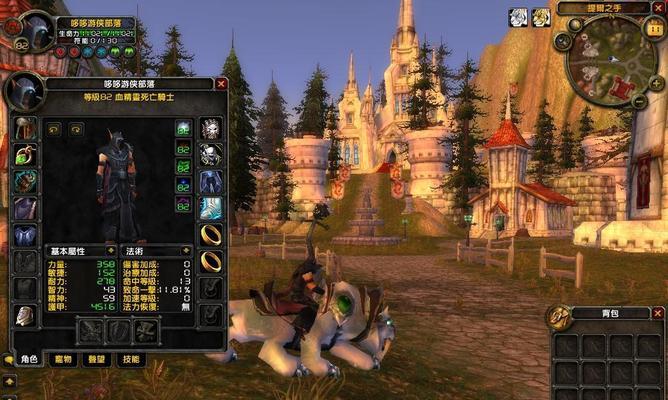Select the golden lion buff icon
This screenshot has width=668, height=400.
541,17
